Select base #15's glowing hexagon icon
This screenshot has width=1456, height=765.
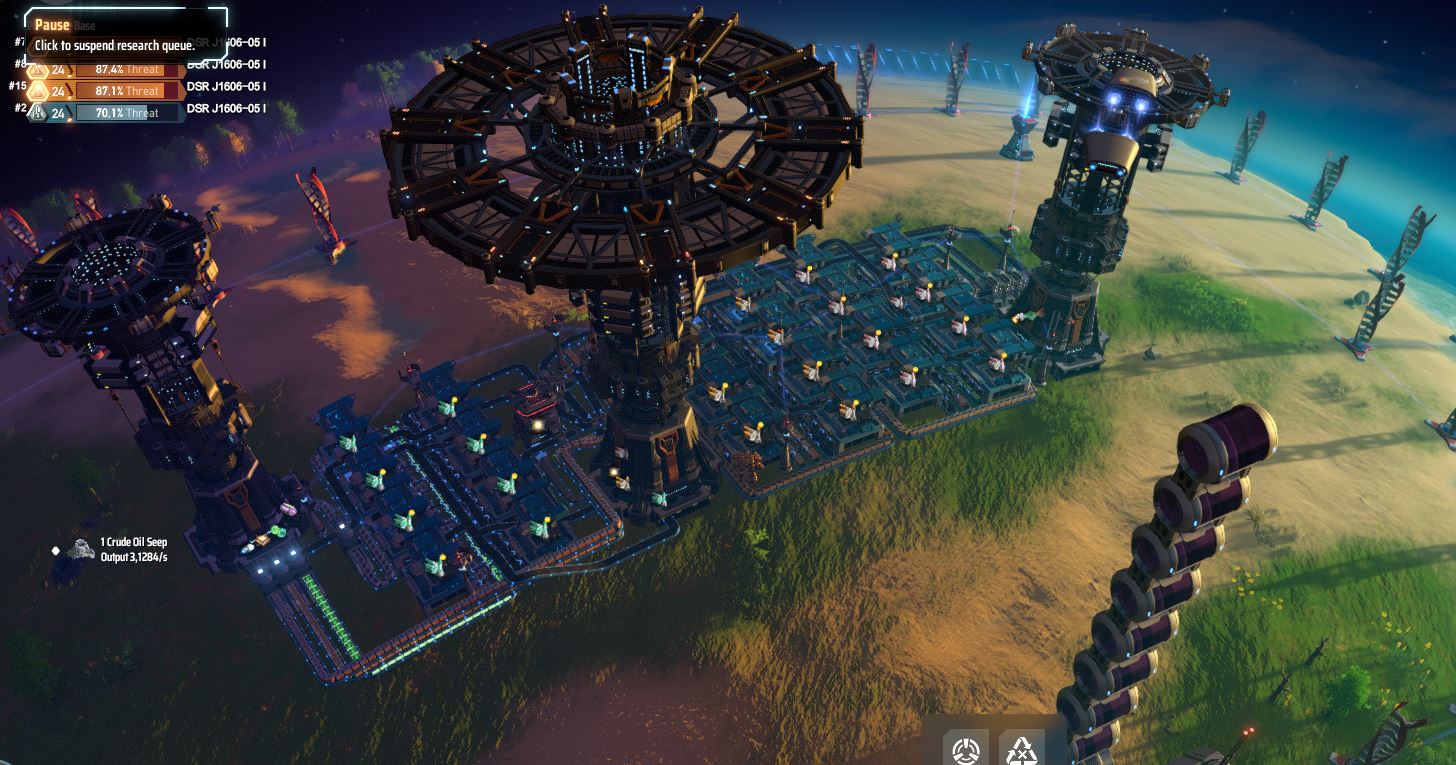[38, 91]
